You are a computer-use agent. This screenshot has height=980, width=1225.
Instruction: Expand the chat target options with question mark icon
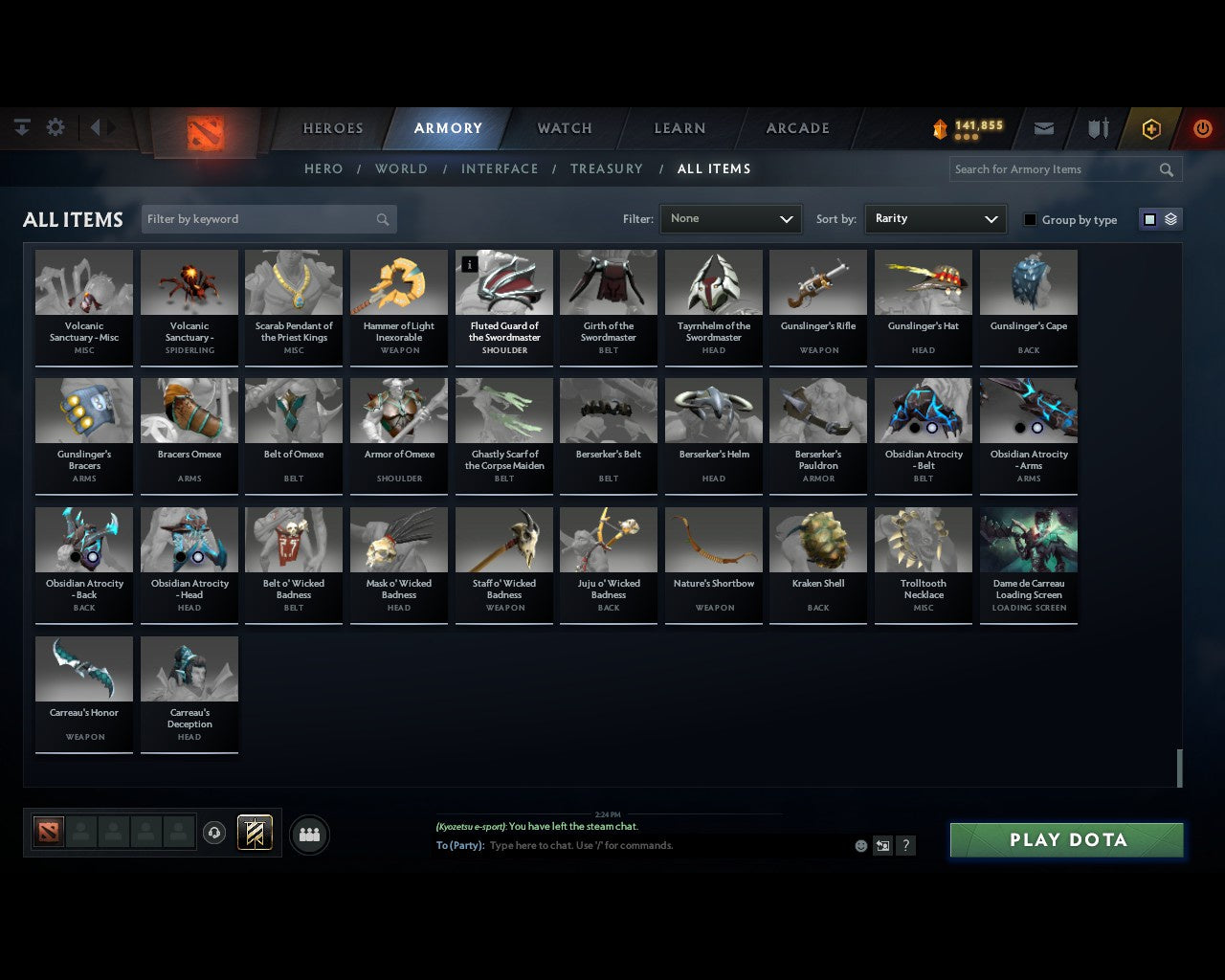905,846
